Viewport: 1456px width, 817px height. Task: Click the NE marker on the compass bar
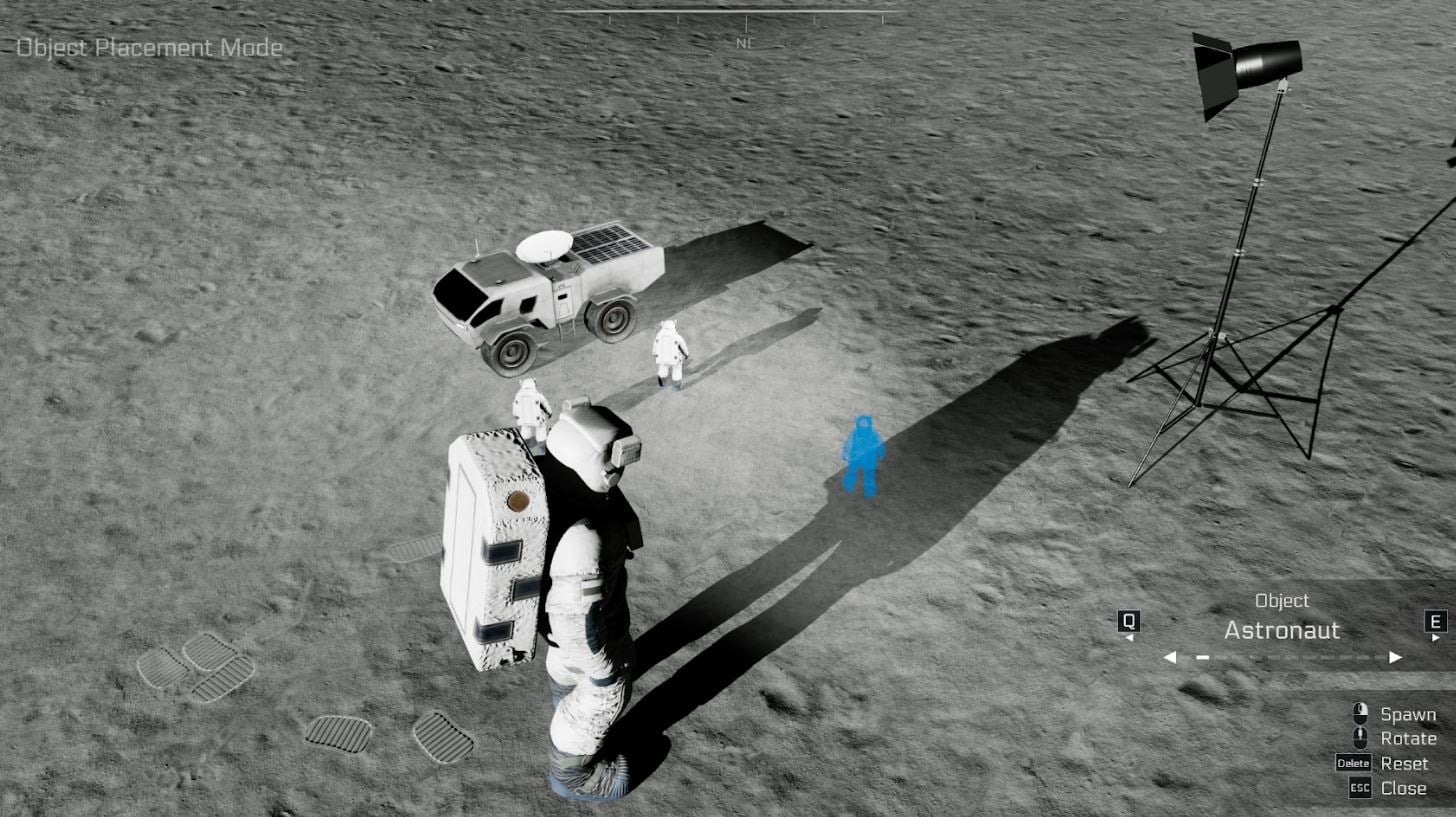(744, 43)
